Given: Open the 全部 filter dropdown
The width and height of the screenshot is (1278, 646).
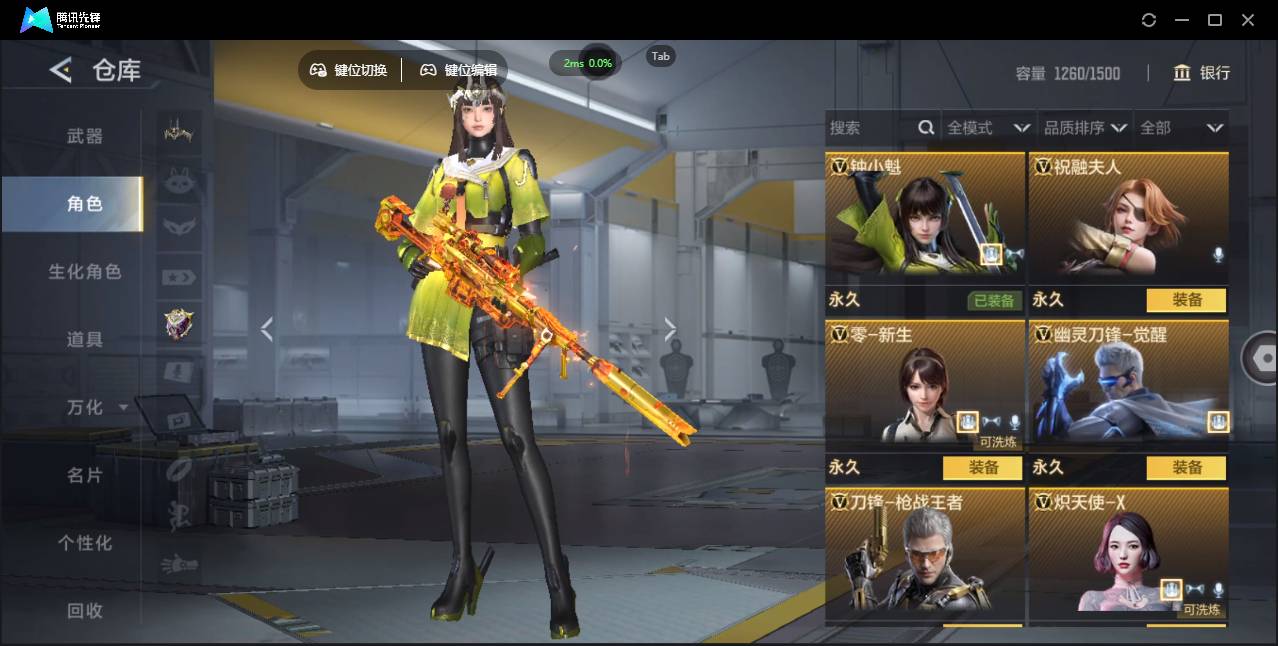Looking at the screenshot, I should tap(1182, 128).
